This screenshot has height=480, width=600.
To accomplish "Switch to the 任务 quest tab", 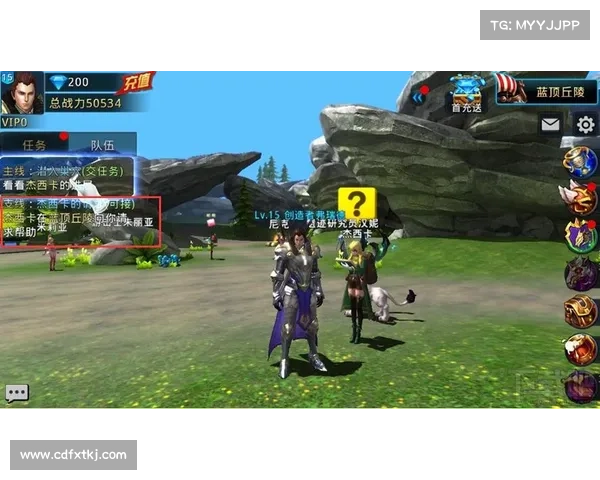I will pos(35,145).
